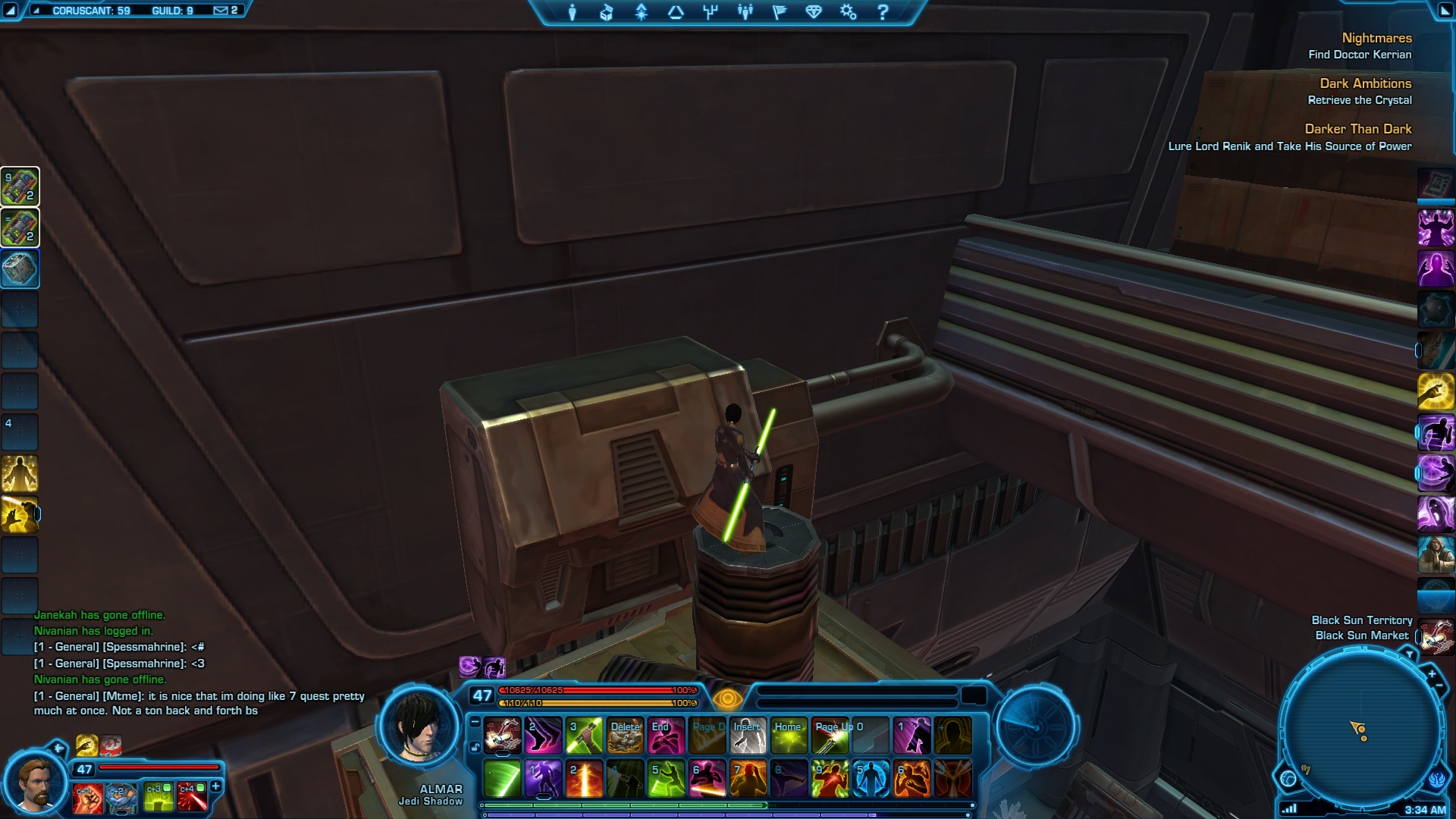1456x819 pixels.
Task: Select the Dark Ambitions quest entry
Action: click(x=1365, y=84)
